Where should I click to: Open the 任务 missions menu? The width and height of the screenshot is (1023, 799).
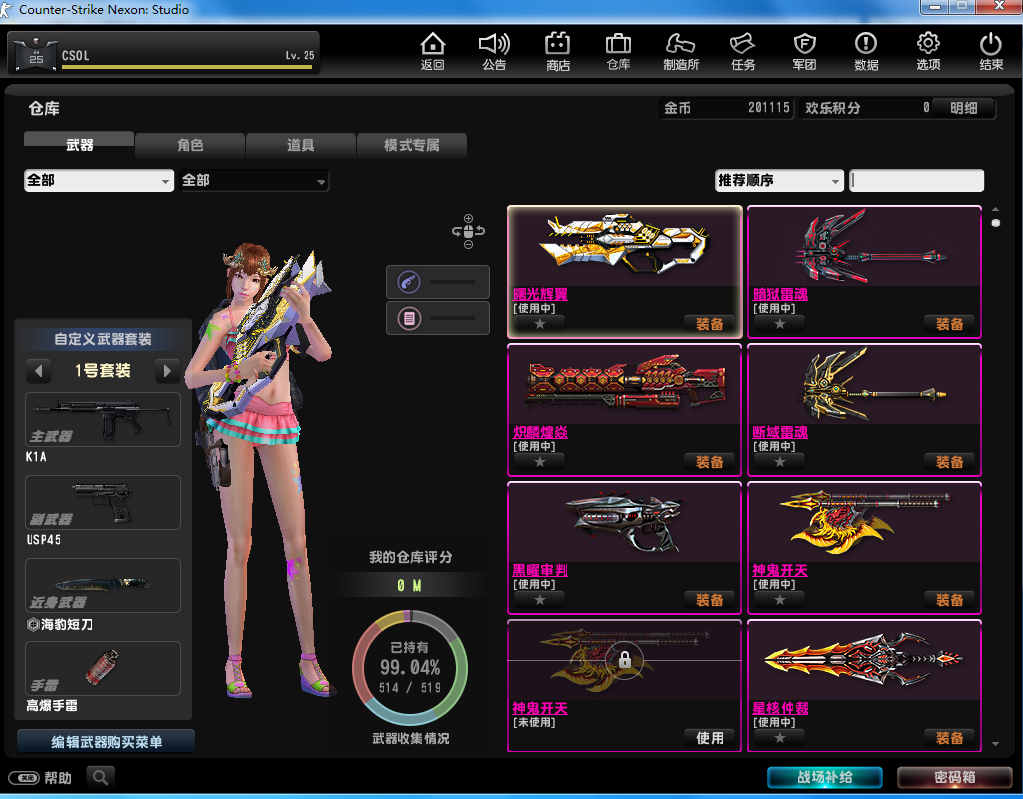[x=742, y=51]
